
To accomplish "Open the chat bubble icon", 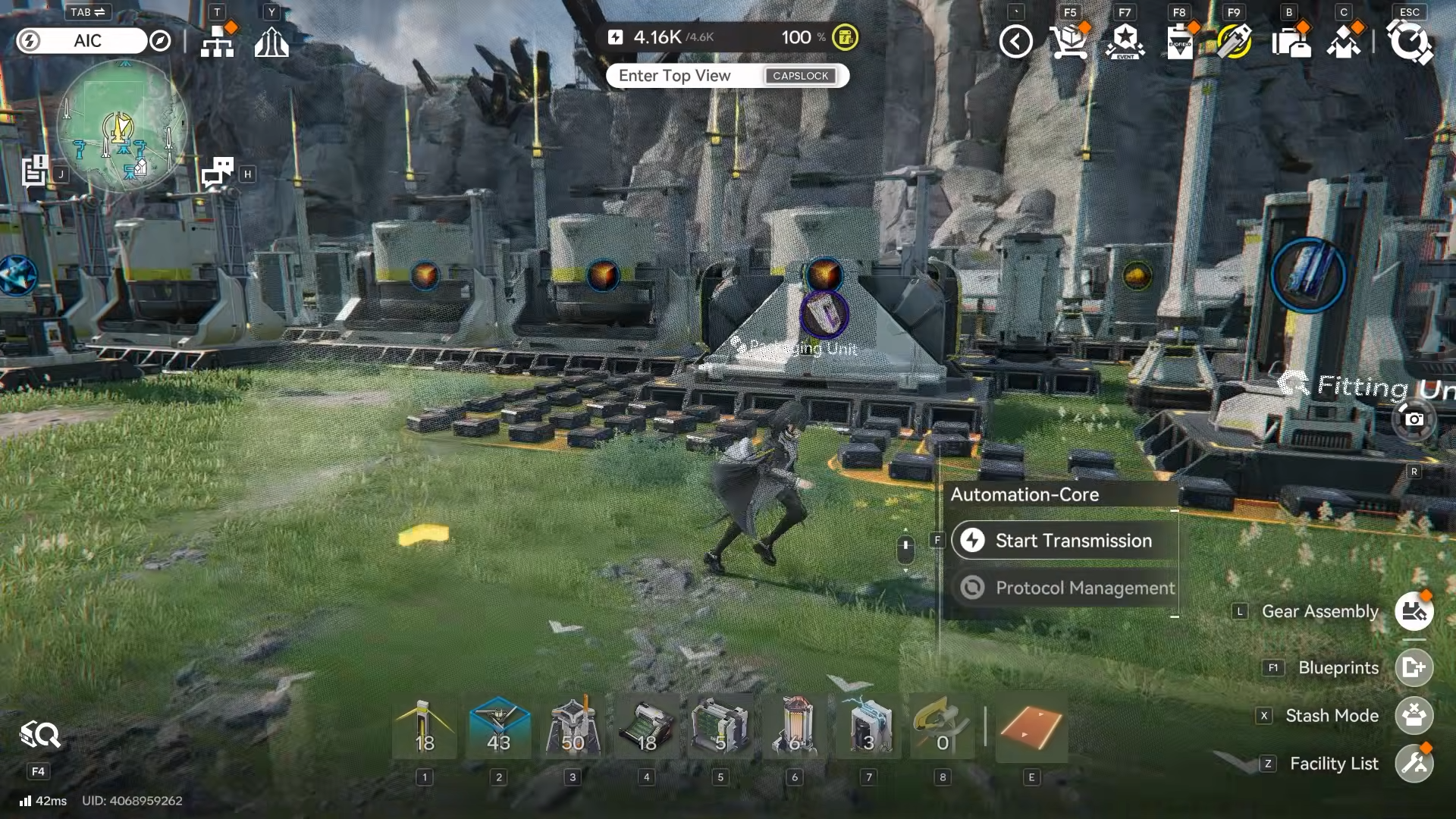I will point(218,173).
